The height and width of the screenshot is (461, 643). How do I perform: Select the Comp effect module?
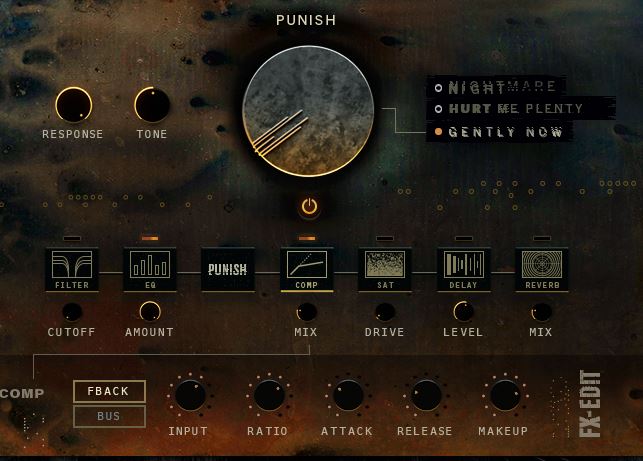point(306,270)
